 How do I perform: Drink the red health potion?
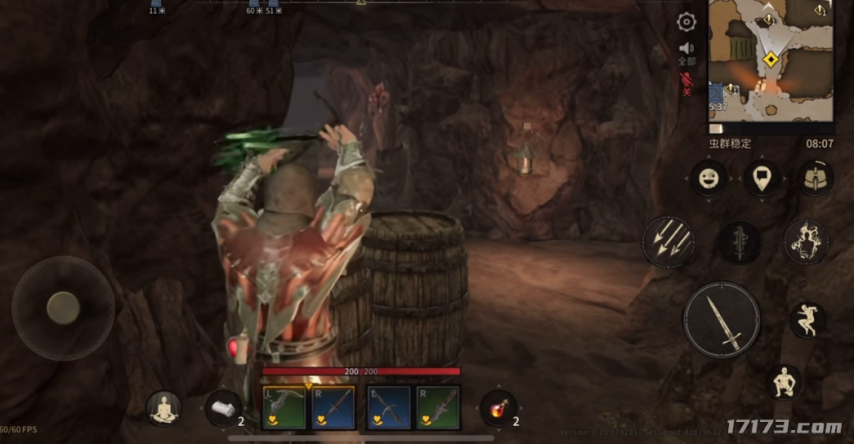[497, 407]
